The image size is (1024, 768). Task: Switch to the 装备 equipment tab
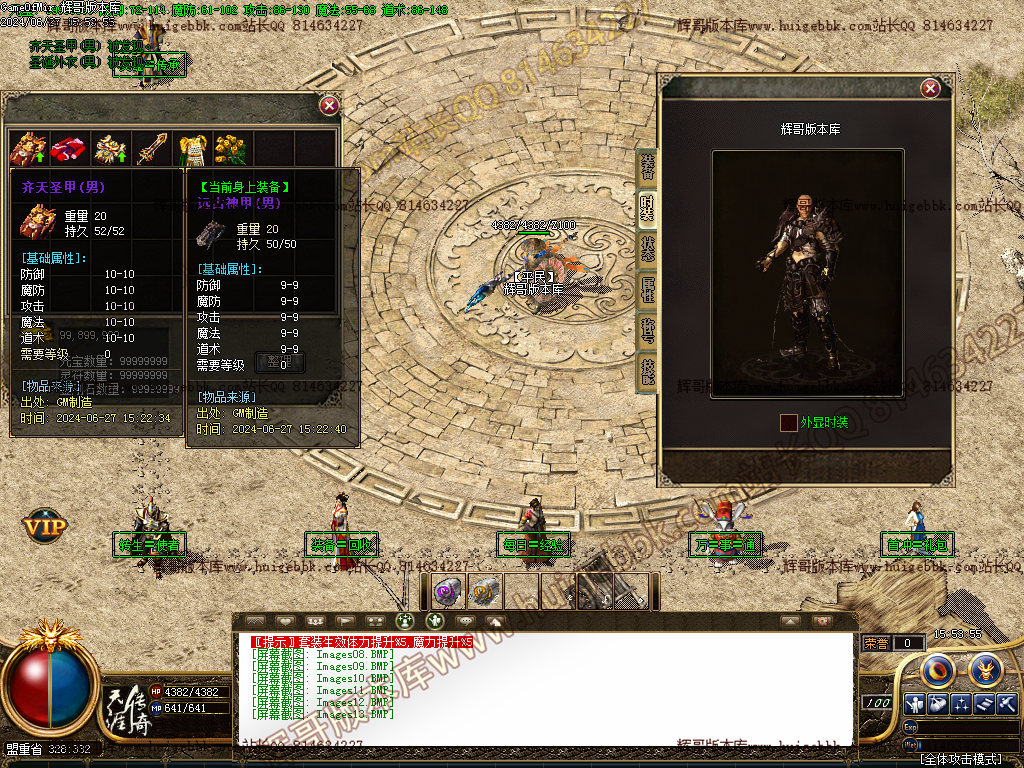647,167
